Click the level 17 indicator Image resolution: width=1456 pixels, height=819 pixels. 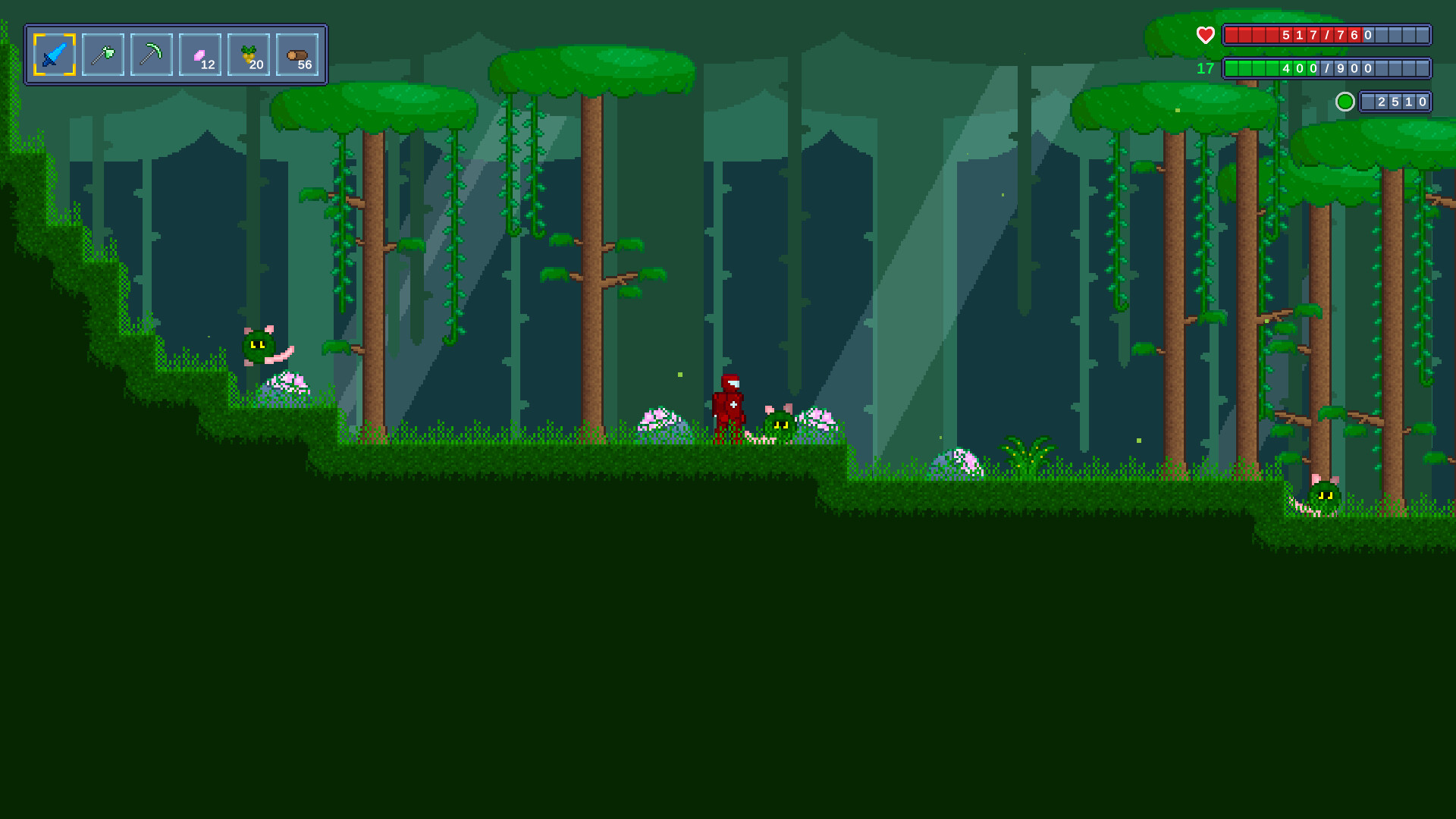(1204, 69)
